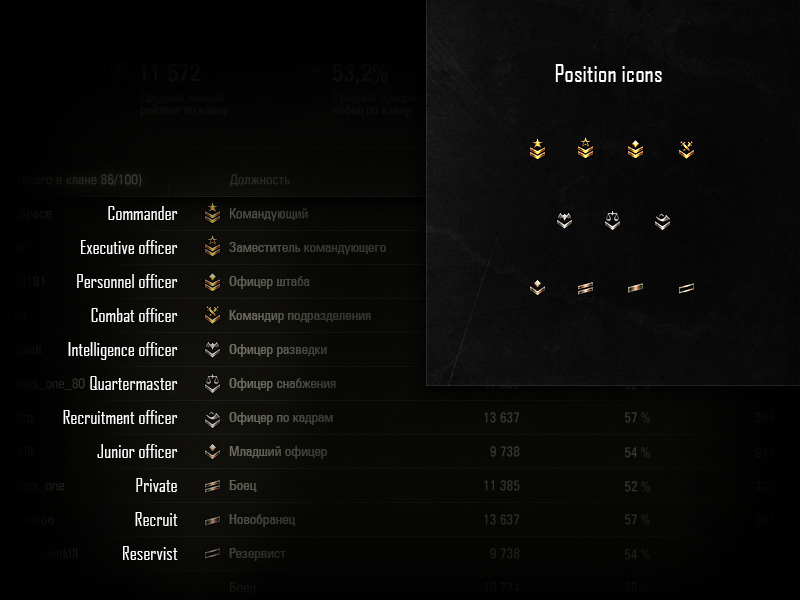Viewport: 800px width, 600px height.
Task: Choose the Офицер штаба position row
Action: 268,282
